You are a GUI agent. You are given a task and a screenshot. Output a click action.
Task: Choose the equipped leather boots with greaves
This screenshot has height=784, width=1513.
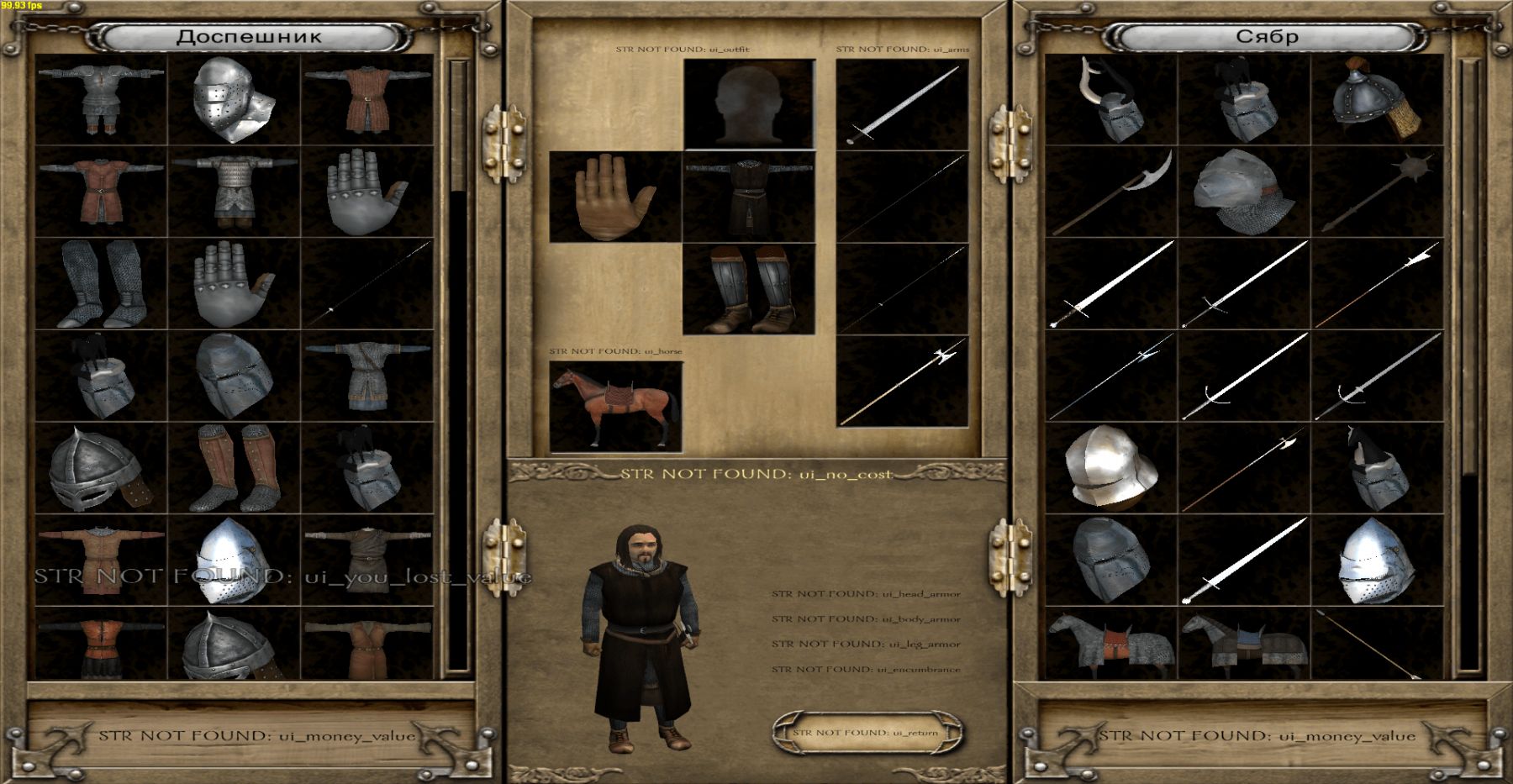749,289
